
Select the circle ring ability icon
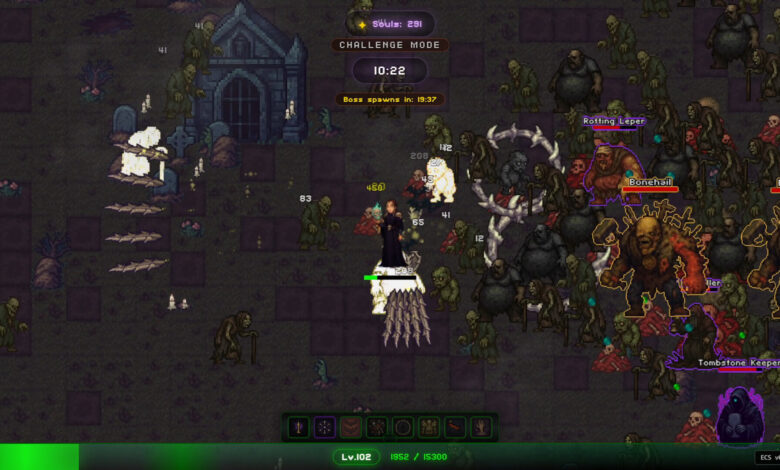tap(402, 427)
